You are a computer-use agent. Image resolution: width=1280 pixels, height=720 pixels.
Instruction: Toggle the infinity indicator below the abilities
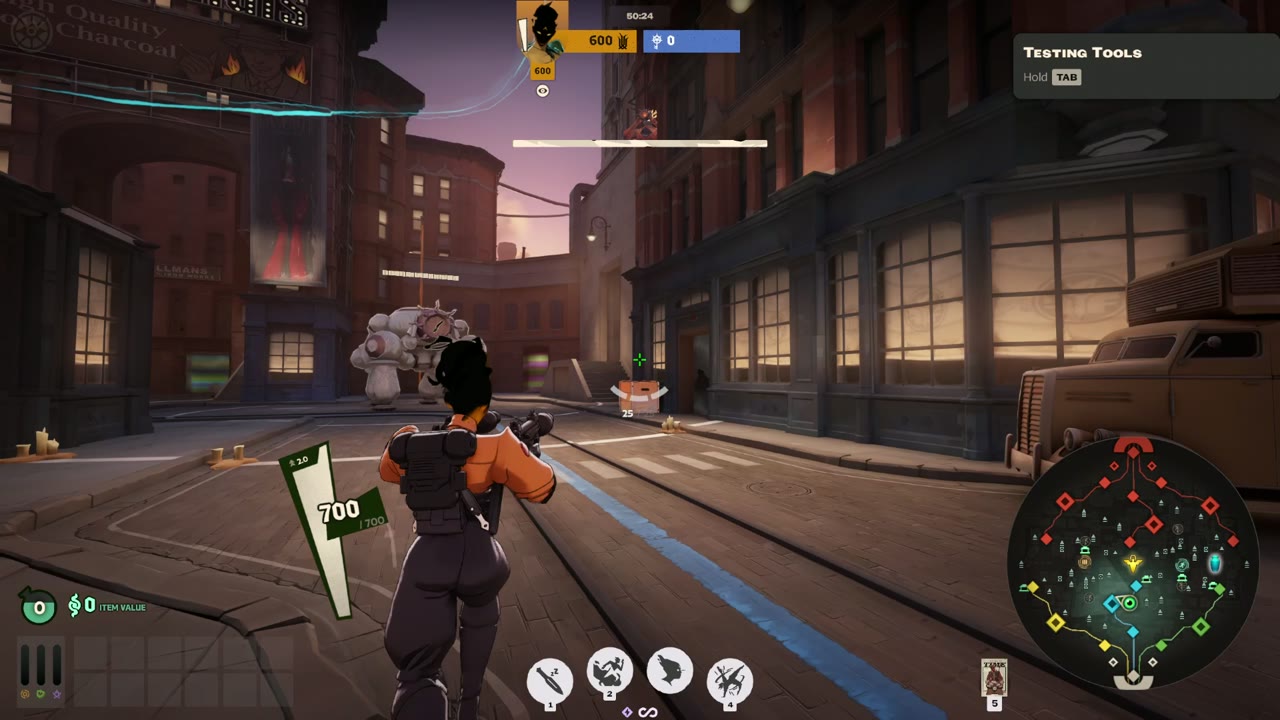[x=646, y=711]
